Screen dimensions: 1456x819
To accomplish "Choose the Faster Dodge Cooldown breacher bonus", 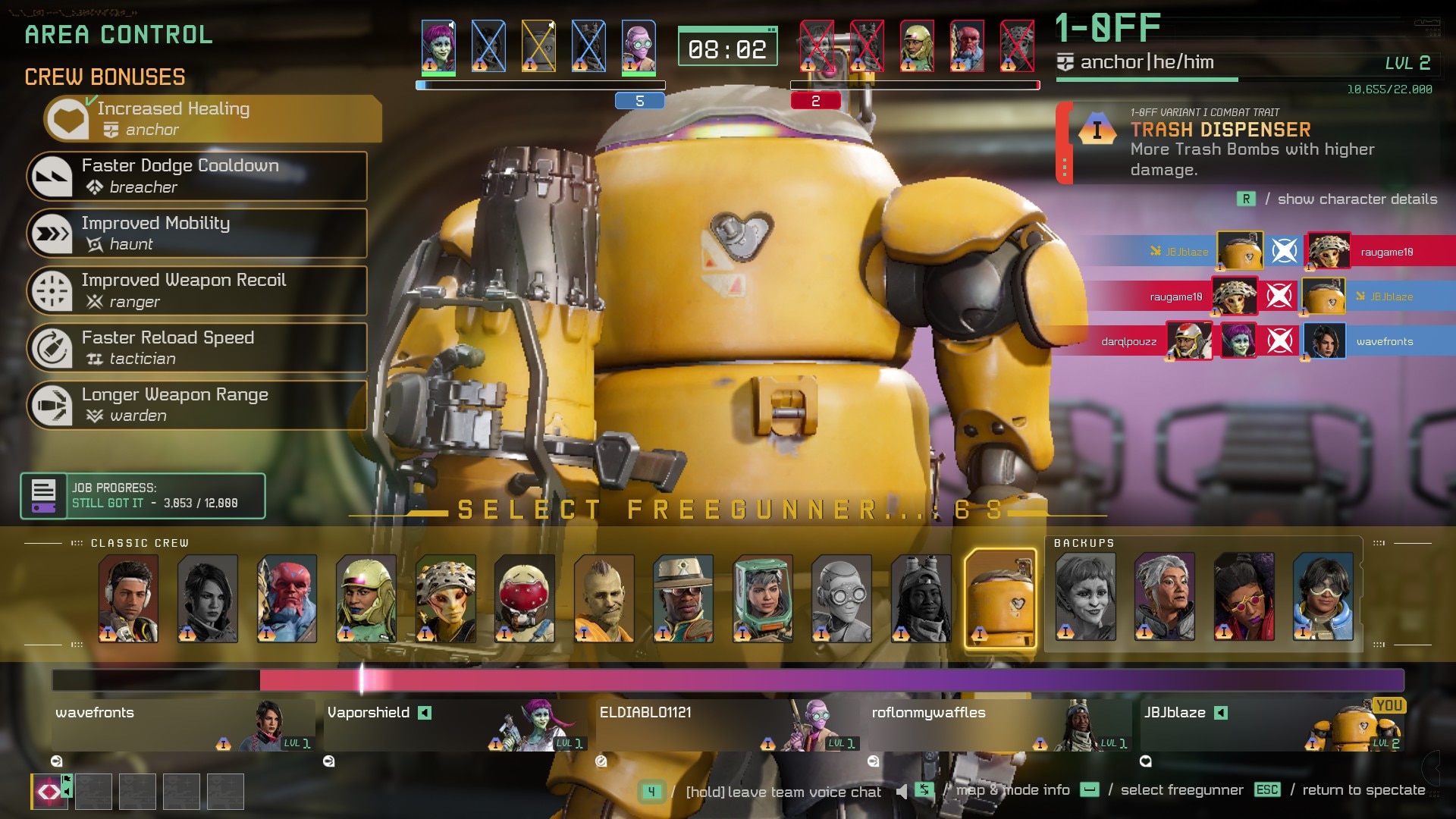I will pyautogui.click(x=197, y=176).
